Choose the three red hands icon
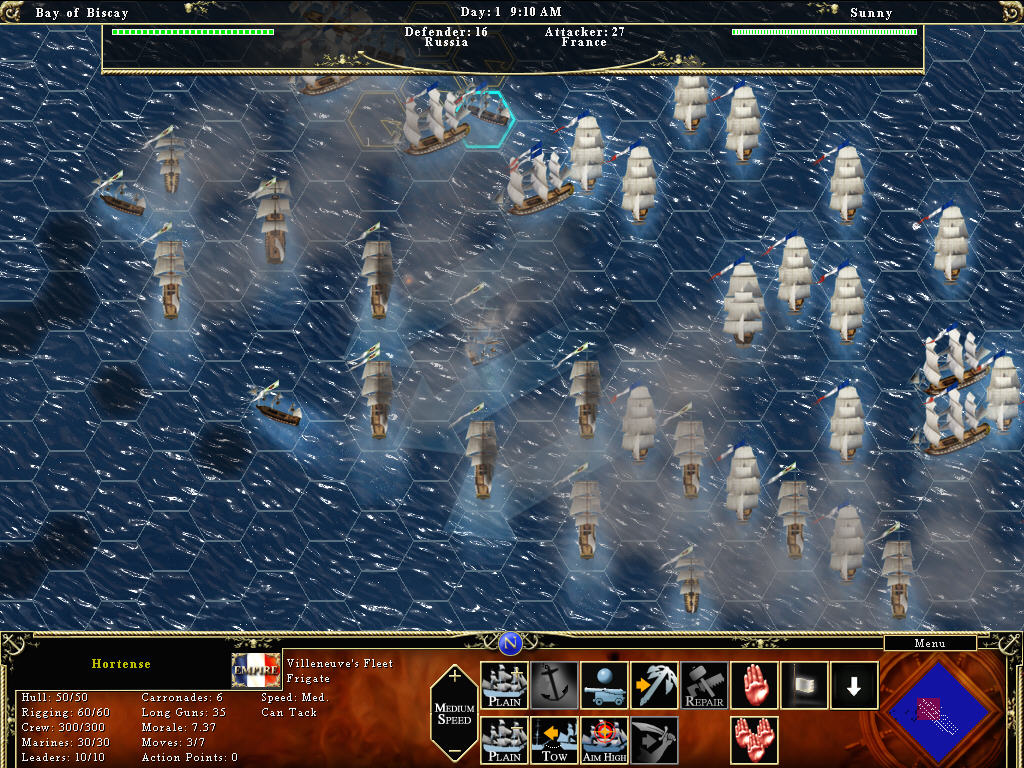This screenshot has height=768, width=1024. point(754,741)
